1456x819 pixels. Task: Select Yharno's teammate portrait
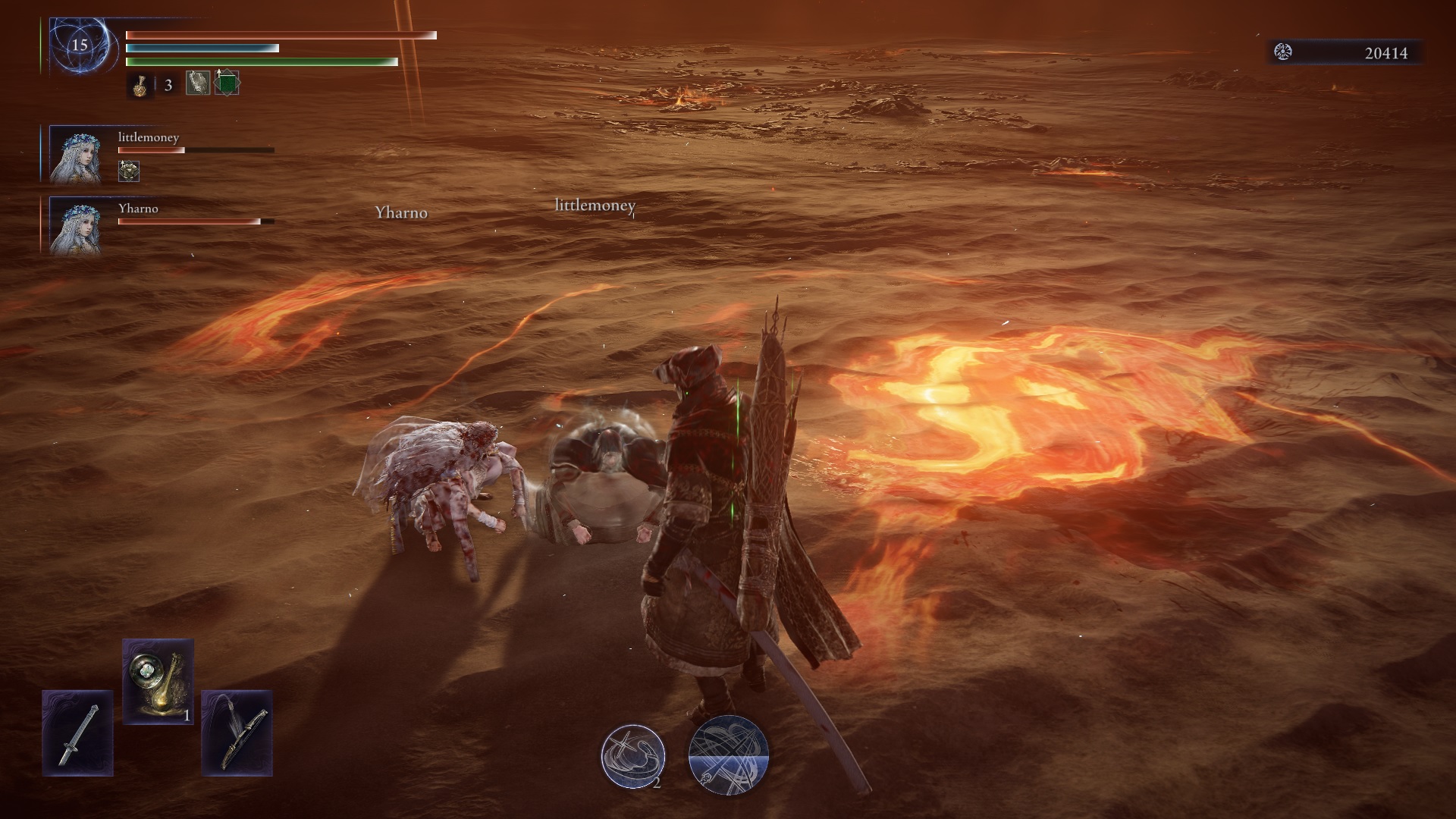(x=76, y=226)
